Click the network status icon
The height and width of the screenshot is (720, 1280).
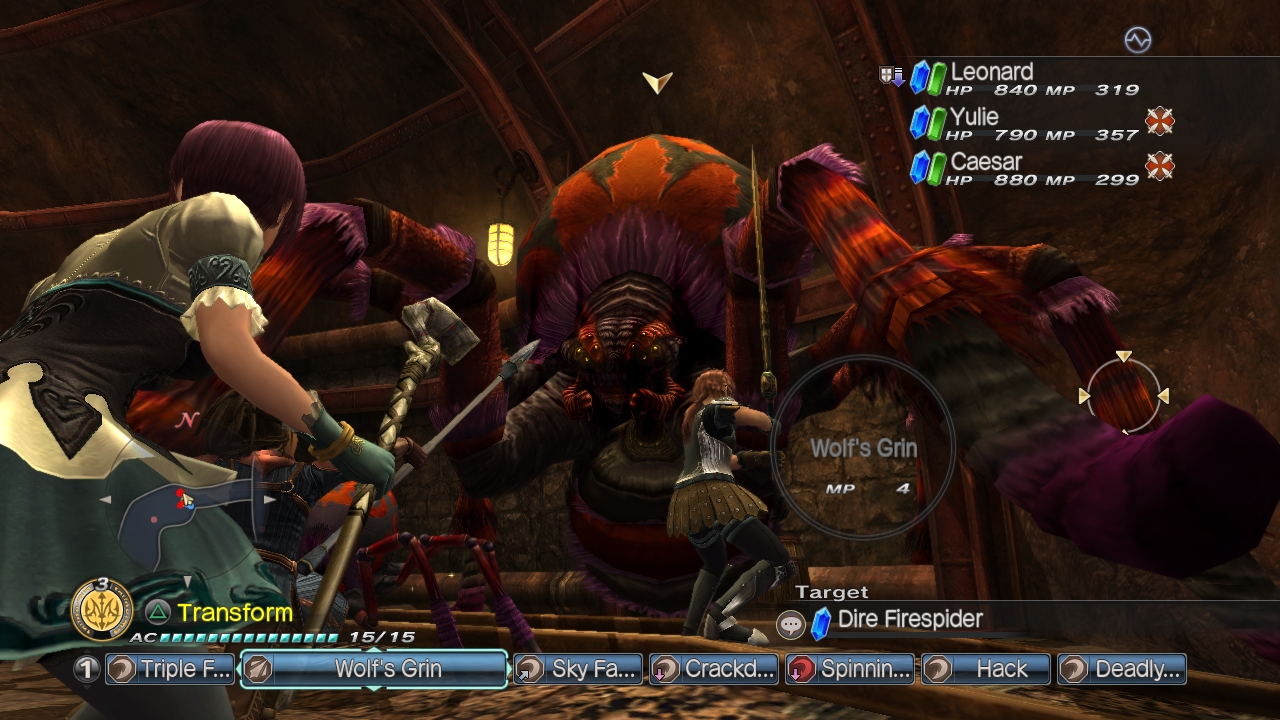[1138, 40]
